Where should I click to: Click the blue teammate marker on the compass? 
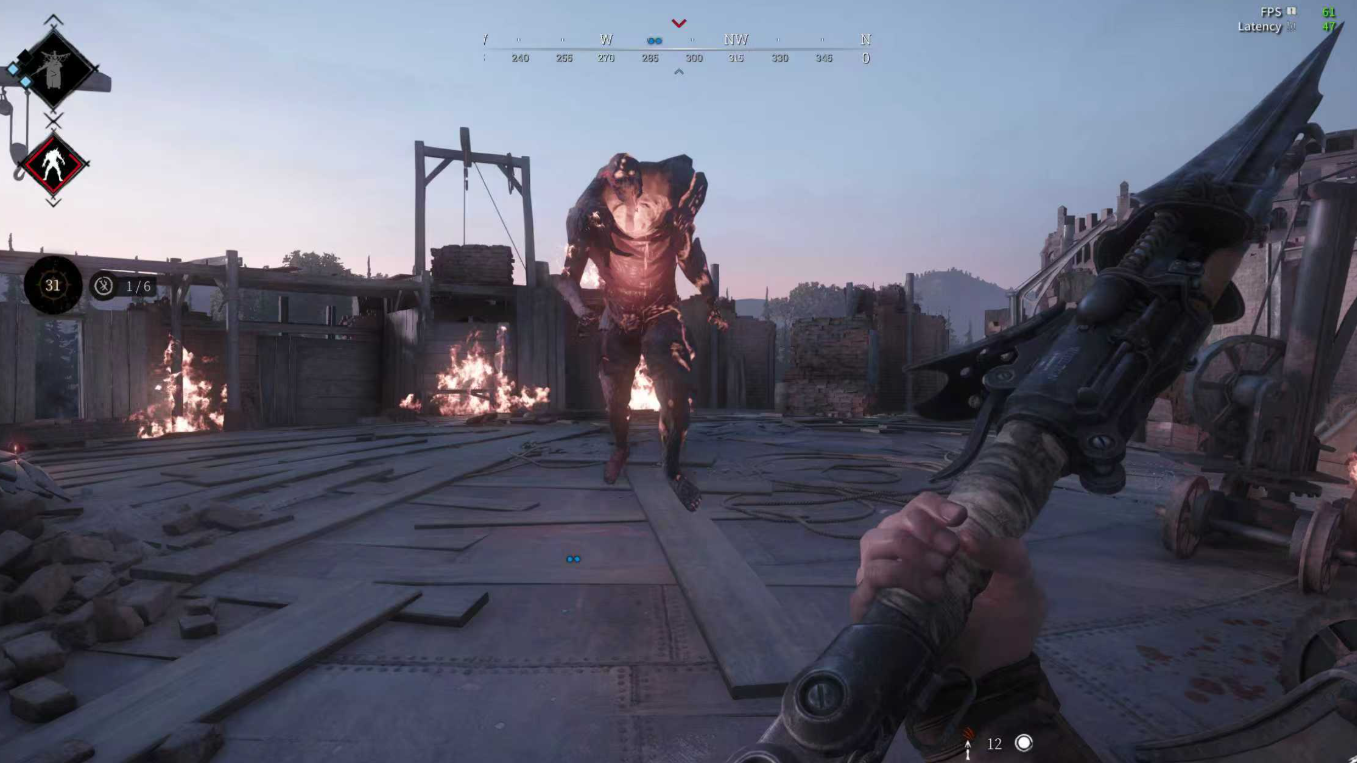(x=654, y=41)
